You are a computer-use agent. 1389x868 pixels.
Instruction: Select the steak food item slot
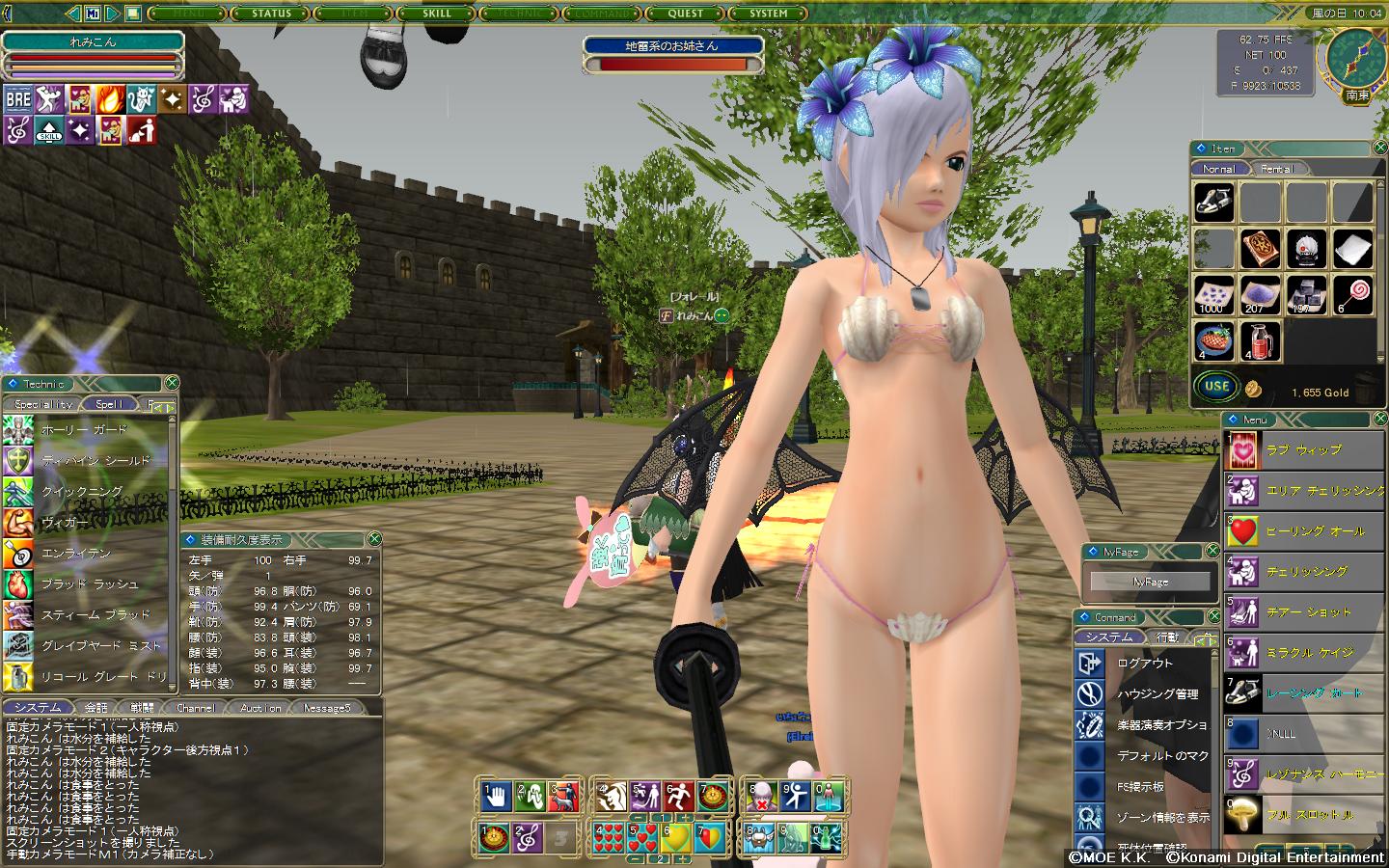[x=1213, y=341]
